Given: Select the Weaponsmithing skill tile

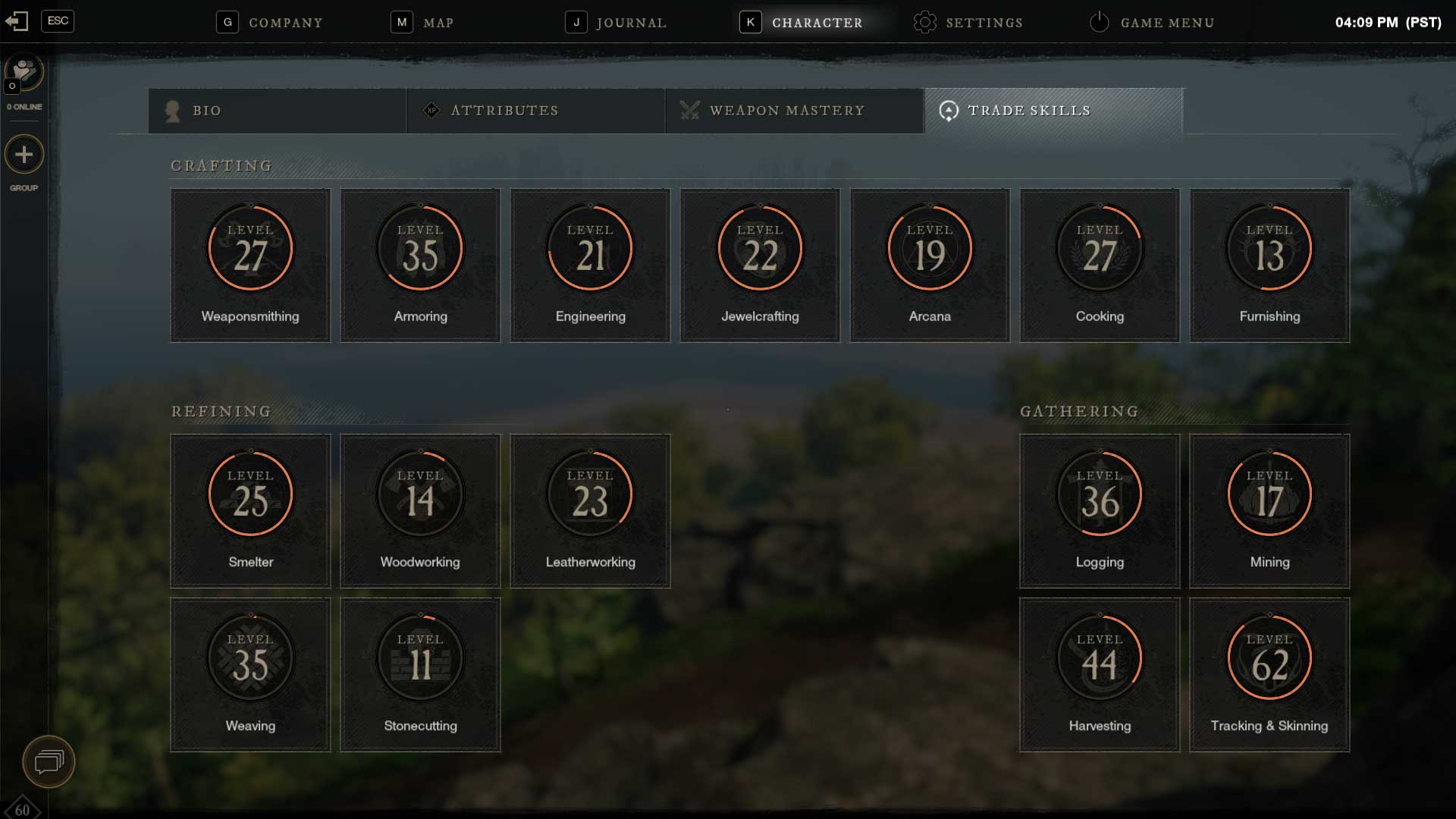Looking at the screenshot, I should (x=250, y=265).
